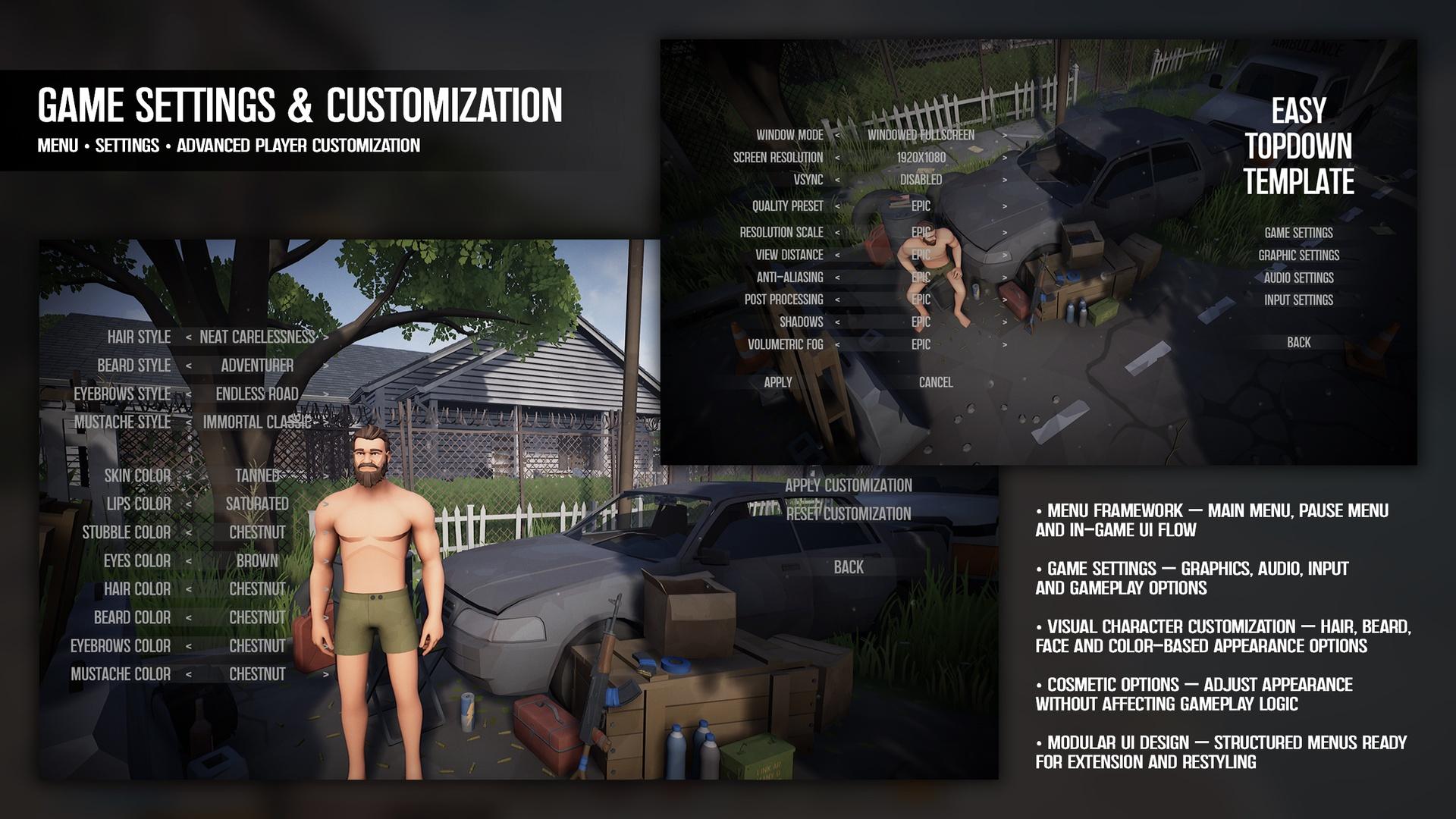The image size is (1456, 819).
Task: Click previous arrow for Shadows setting
Action: point(837,322)
